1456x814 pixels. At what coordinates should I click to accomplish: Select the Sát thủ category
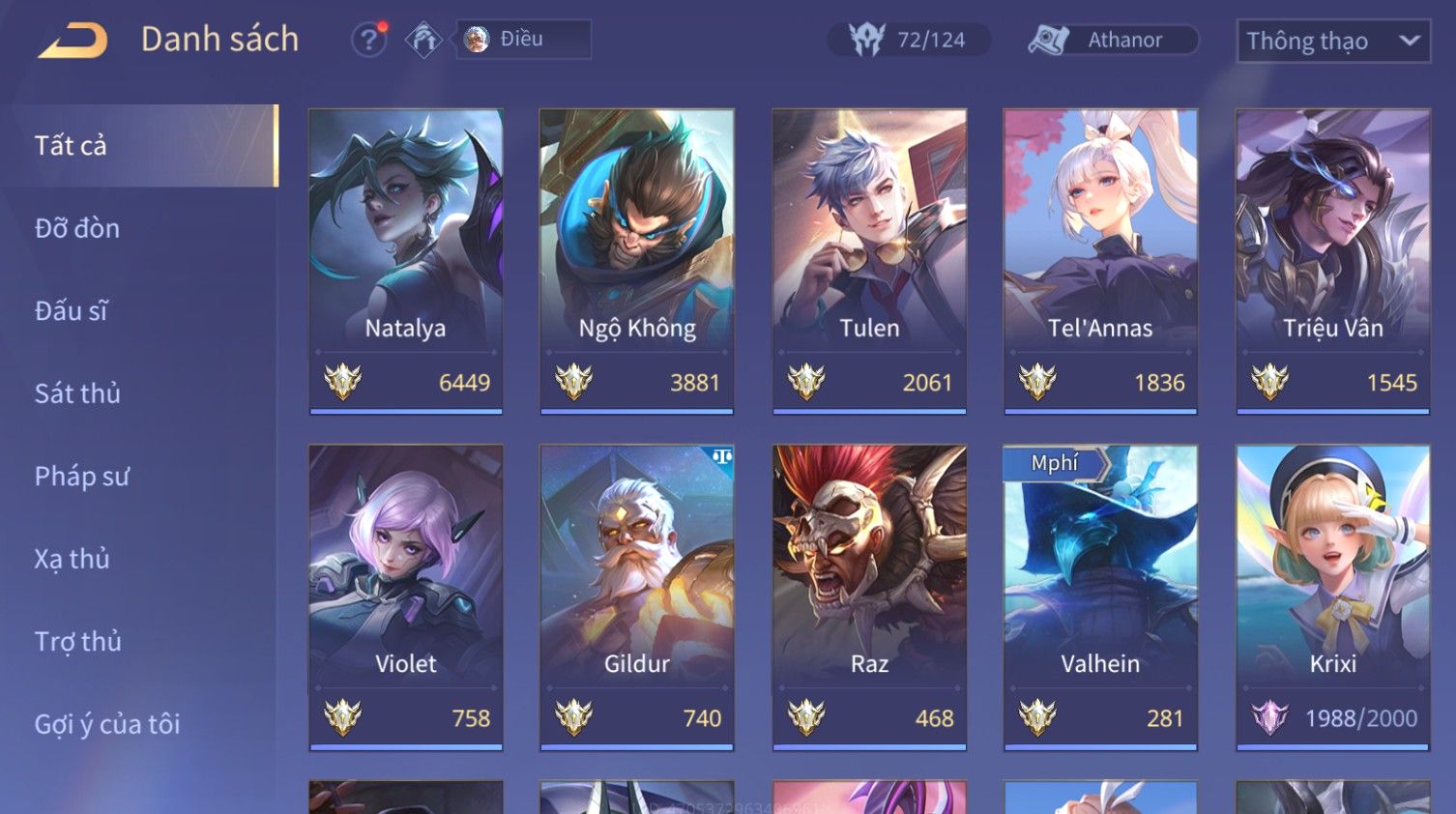(x=77, y=393)
